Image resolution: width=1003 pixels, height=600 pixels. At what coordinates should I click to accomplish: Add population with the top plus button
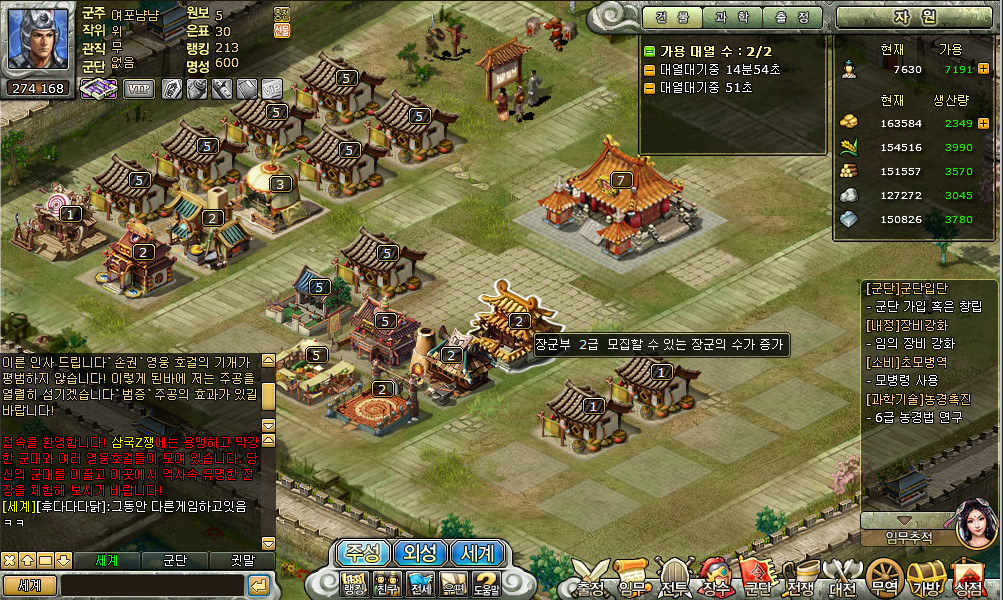(983, 69)
